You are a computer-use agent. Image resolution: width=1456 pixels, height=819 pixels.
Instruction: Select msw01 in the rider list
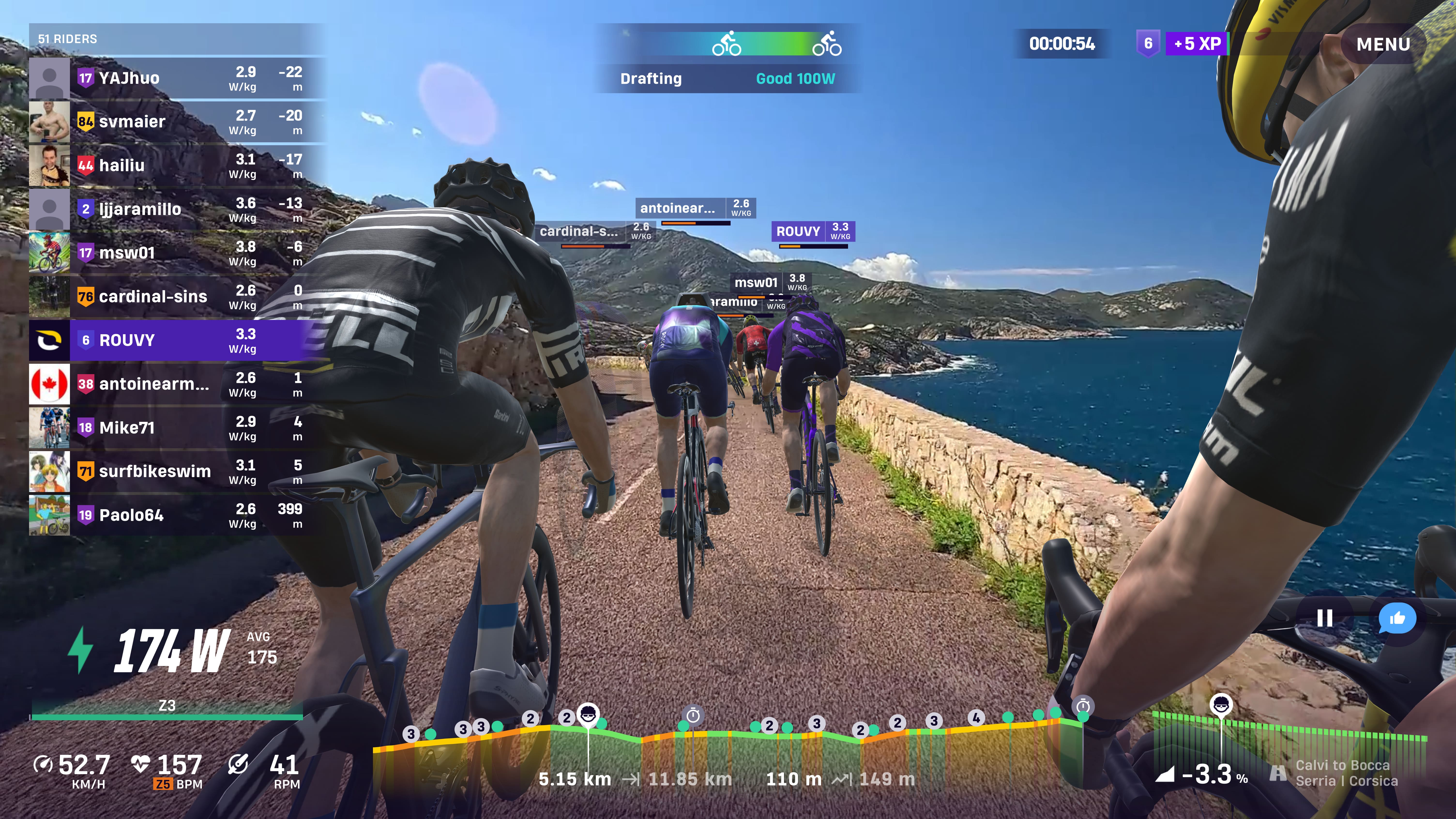175,253
